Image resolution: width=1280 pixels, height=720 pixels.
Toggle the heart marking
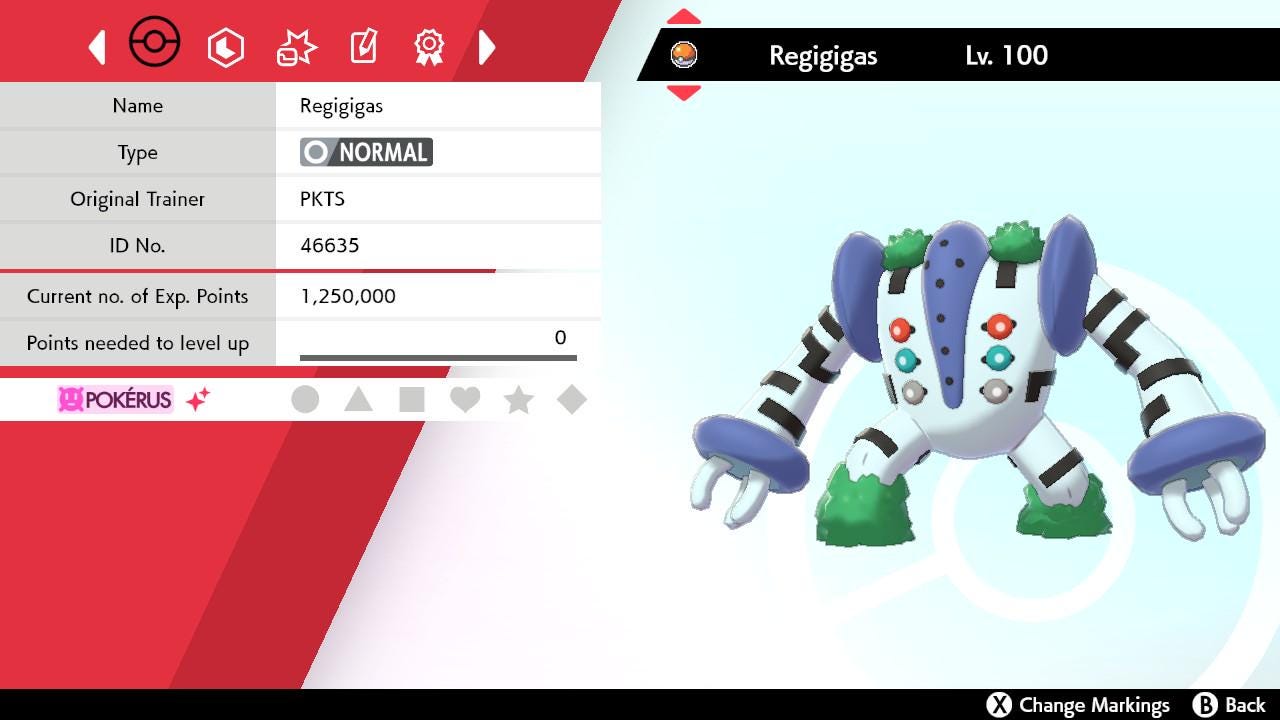click(465, 400)
